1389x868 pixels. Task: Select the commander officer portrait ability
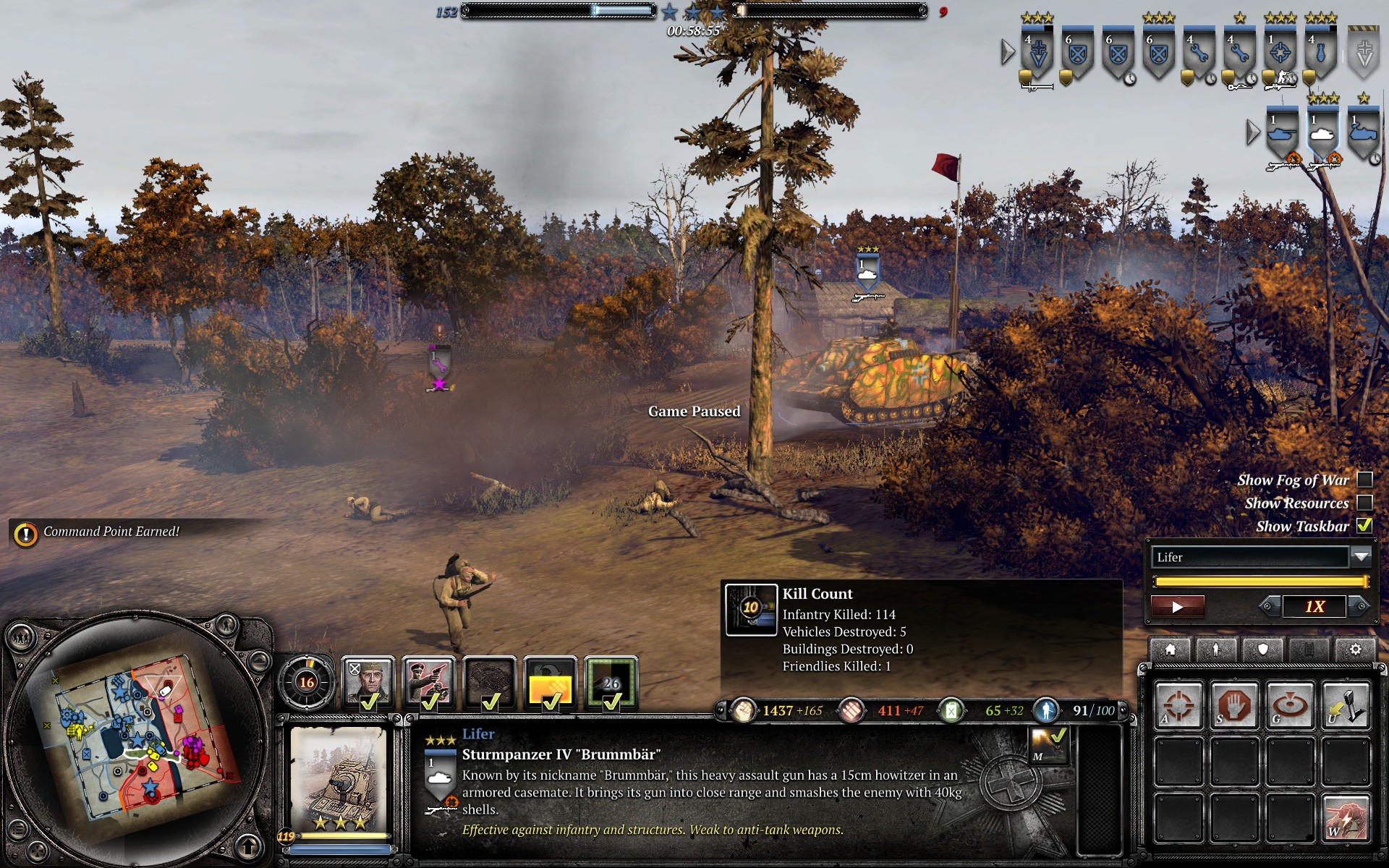[x=368, y=682]
